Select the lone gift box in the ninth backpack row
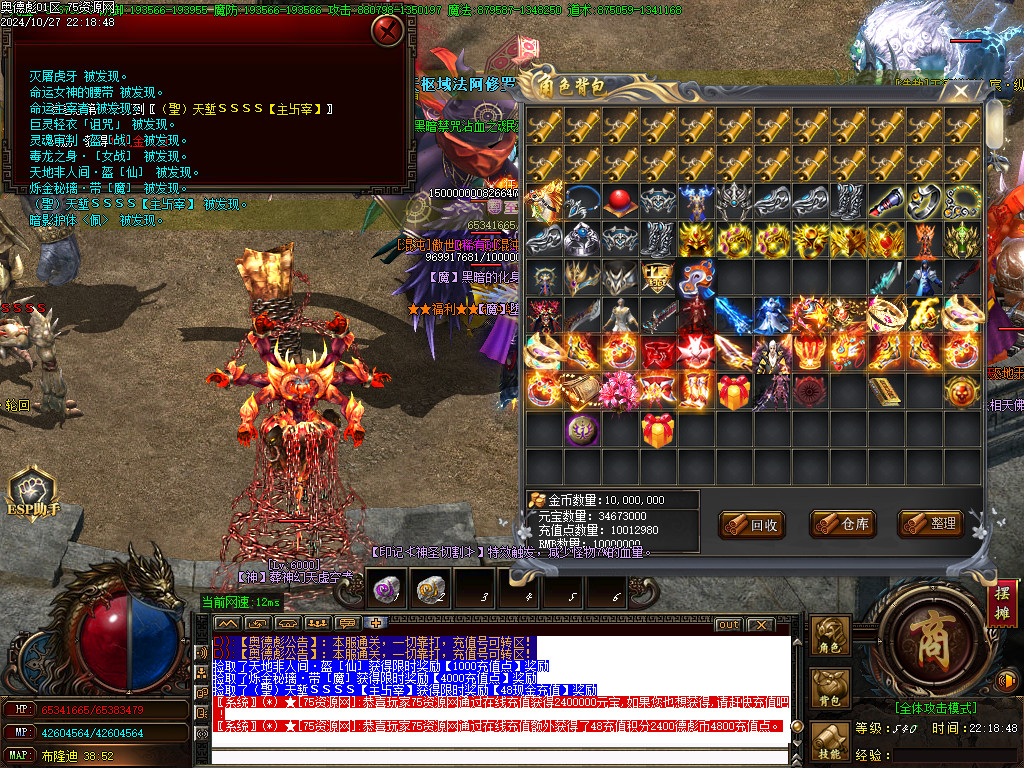1024x768 pixels. point(658,430)
